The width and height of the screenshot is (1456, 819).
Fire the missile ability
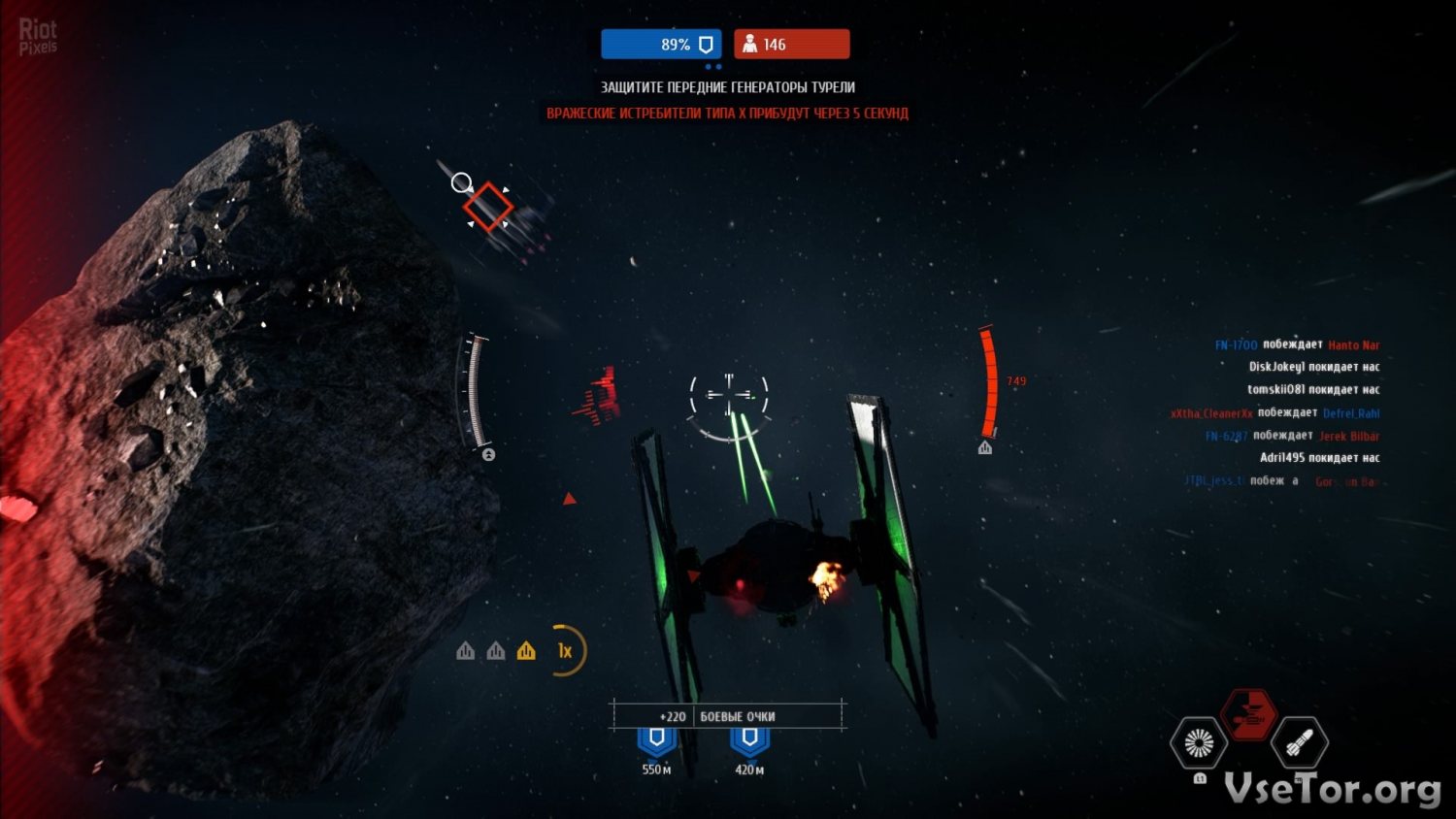(x=1299, y=743)
